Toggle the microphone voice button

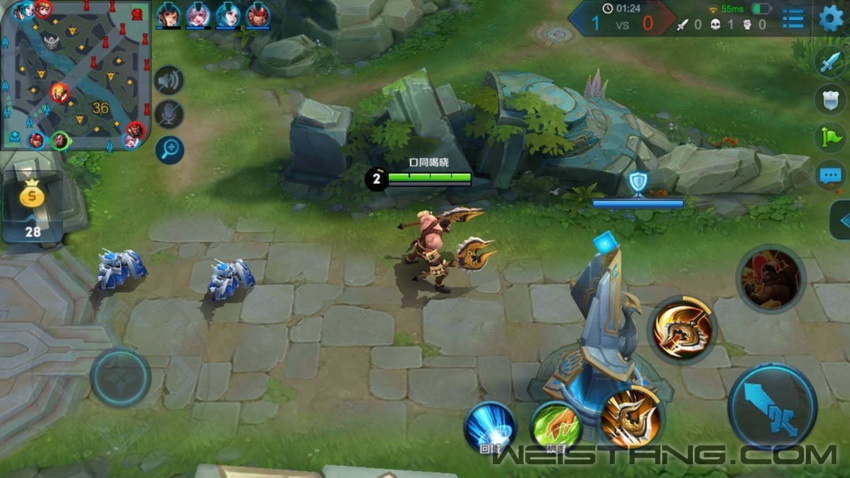[x=169, y=114]
